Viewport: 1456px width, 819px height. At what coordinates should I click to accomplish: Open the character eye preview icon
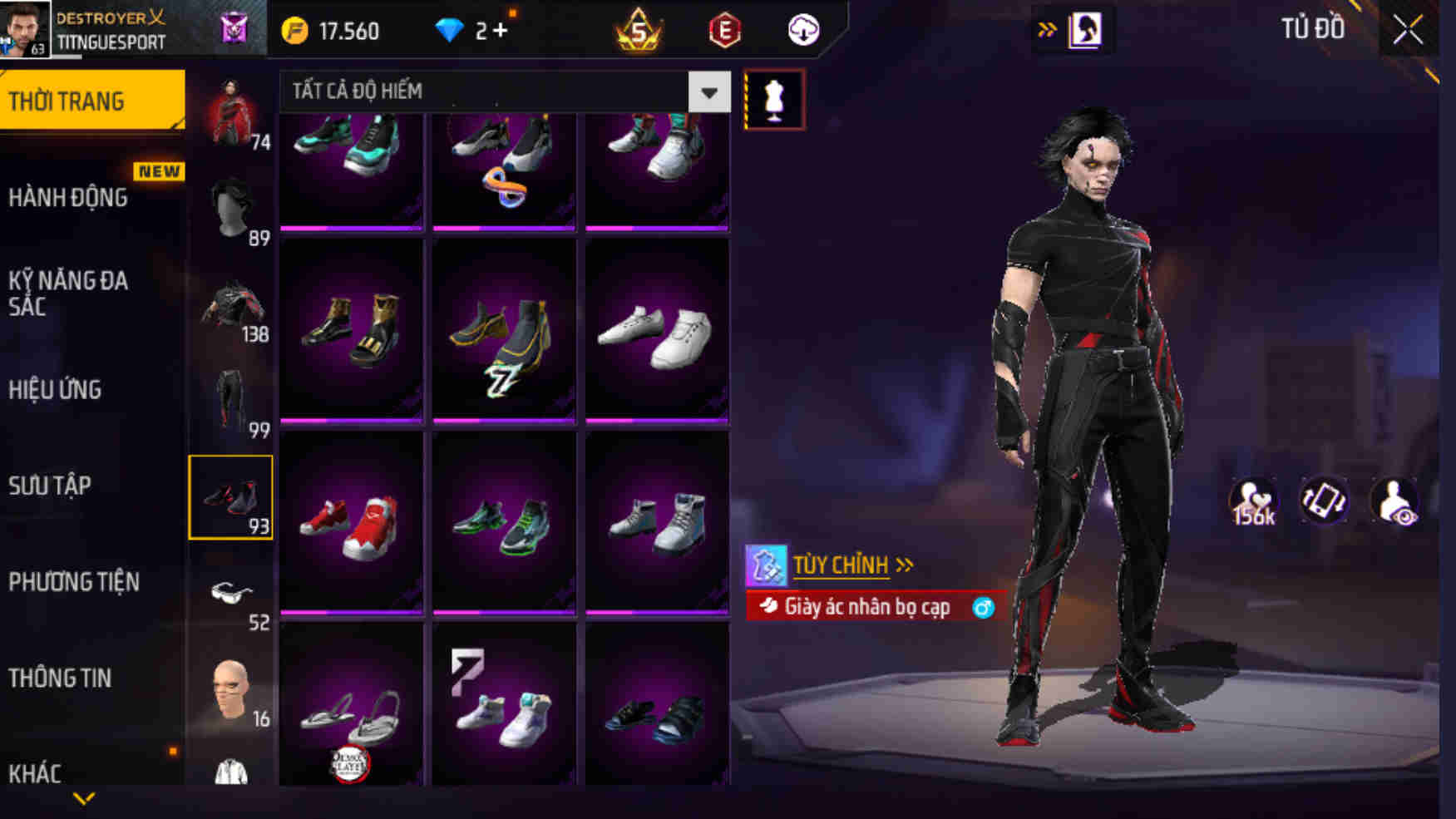[1399, 501]
